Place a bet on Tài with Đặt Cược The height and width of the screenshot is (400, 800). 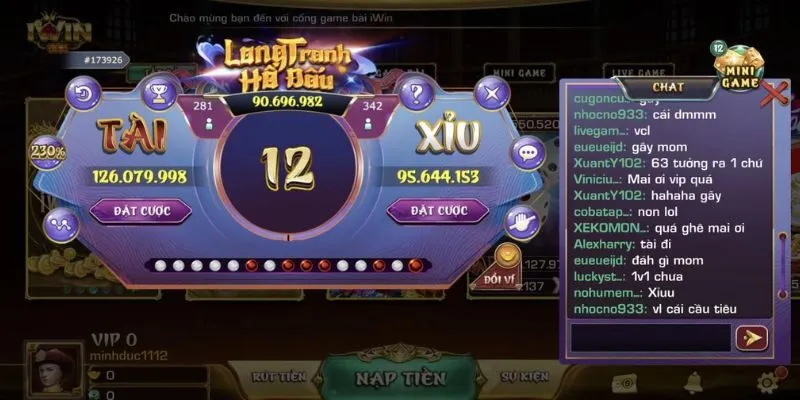[141, 211]
